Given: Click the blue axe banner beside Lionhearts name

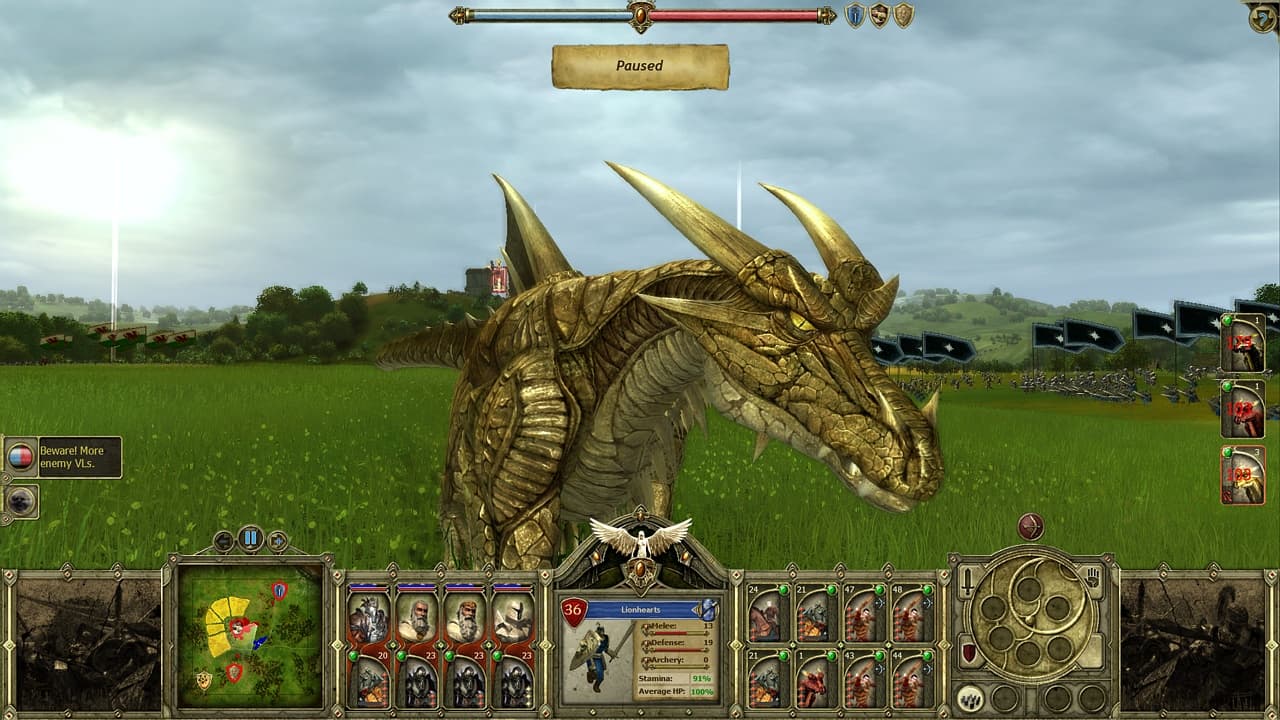Looking at the screenshot, I should (x=708, y=609).
